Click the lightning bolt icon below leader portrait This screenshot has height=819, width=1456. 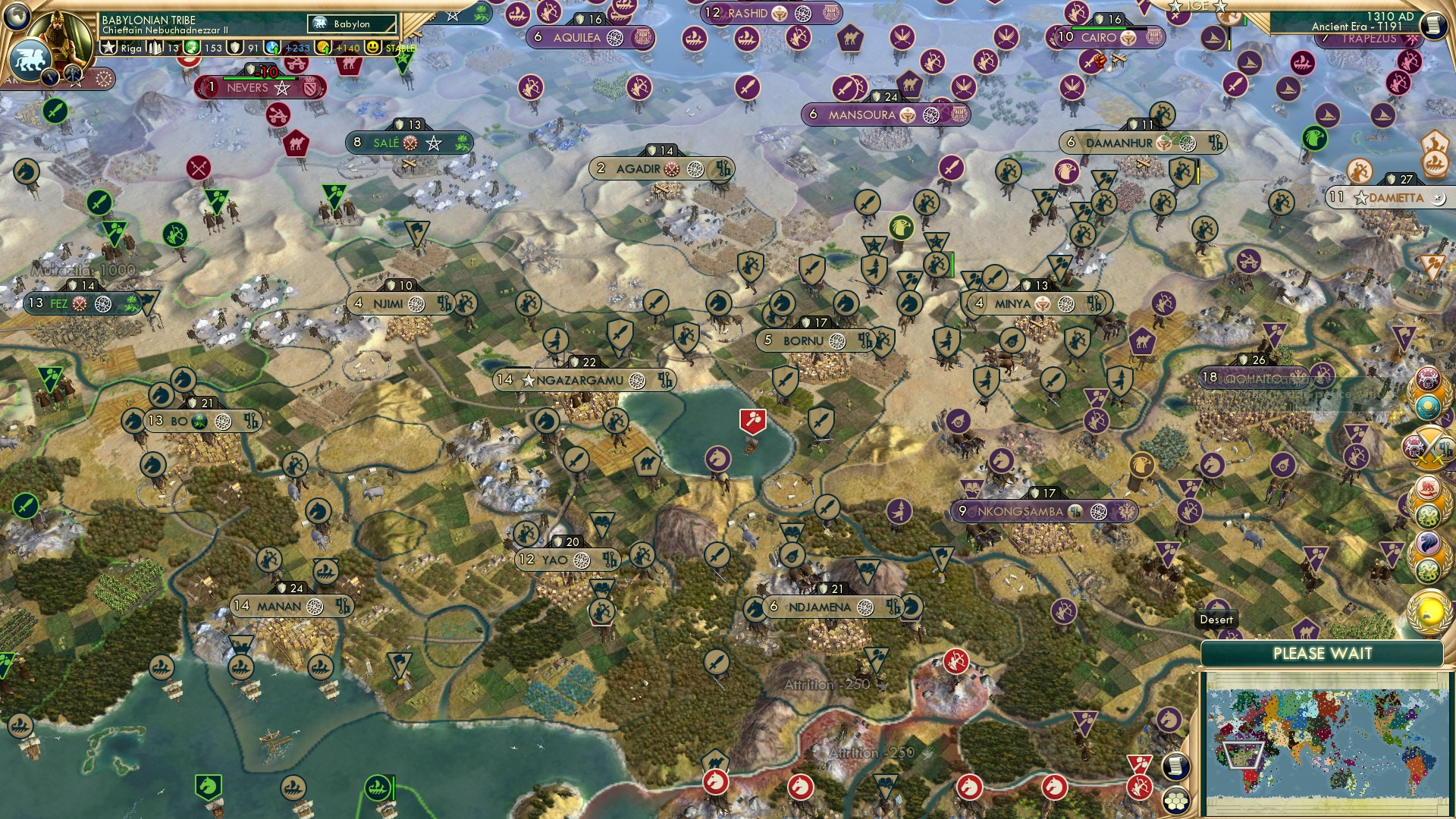coord(50,77)
